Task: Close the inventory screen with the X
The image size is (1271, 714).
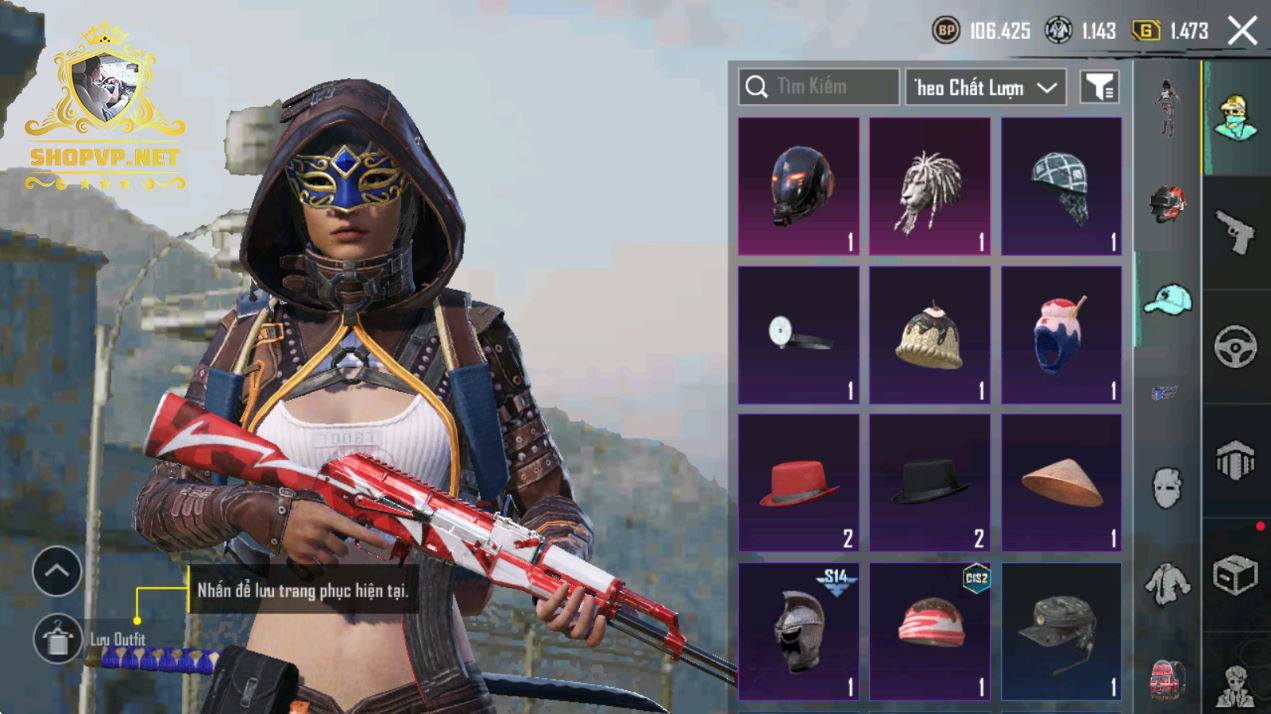Action: (1242, 31)
